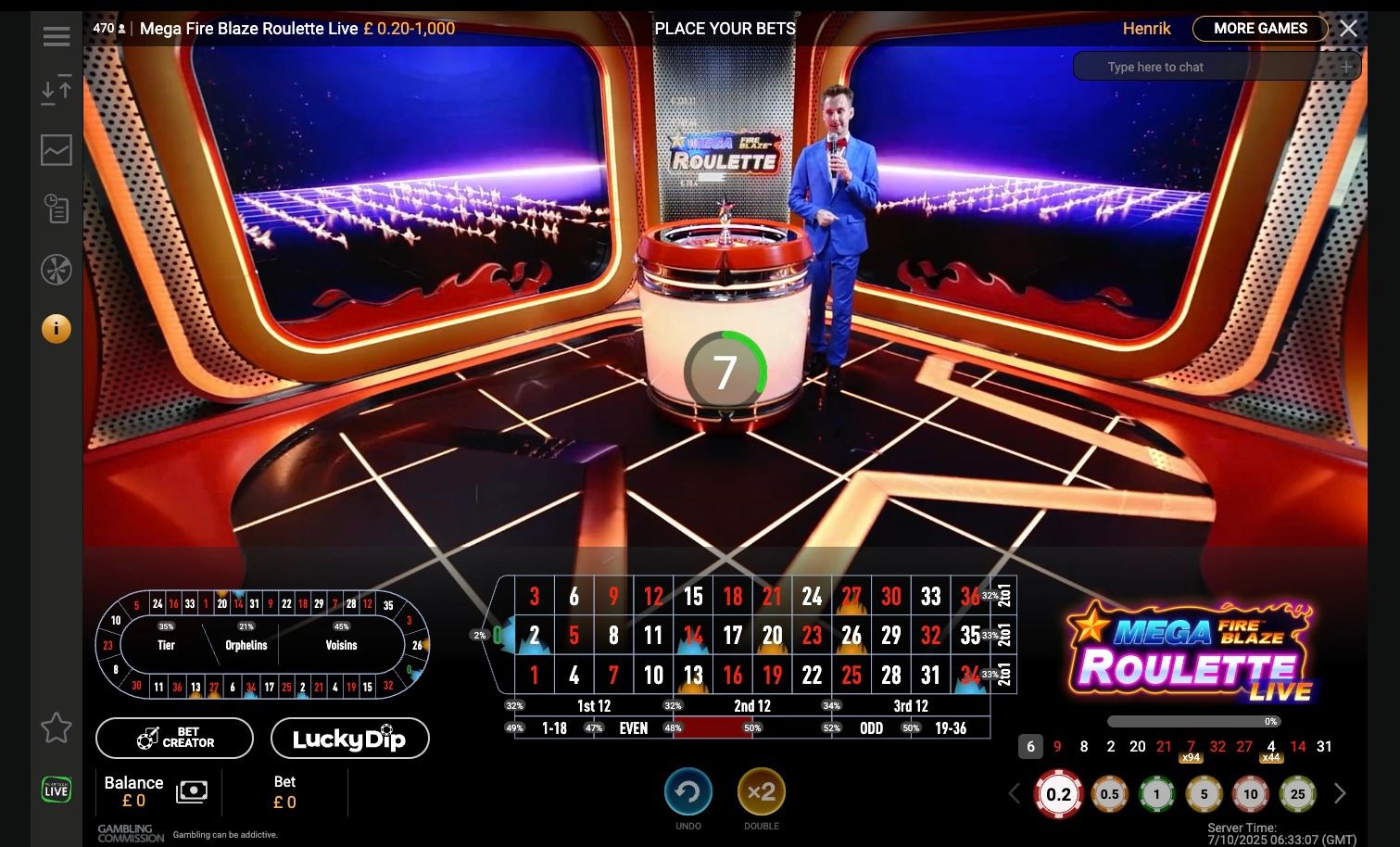
Task: Close the roulette game window
Action: coord(1348,29)
